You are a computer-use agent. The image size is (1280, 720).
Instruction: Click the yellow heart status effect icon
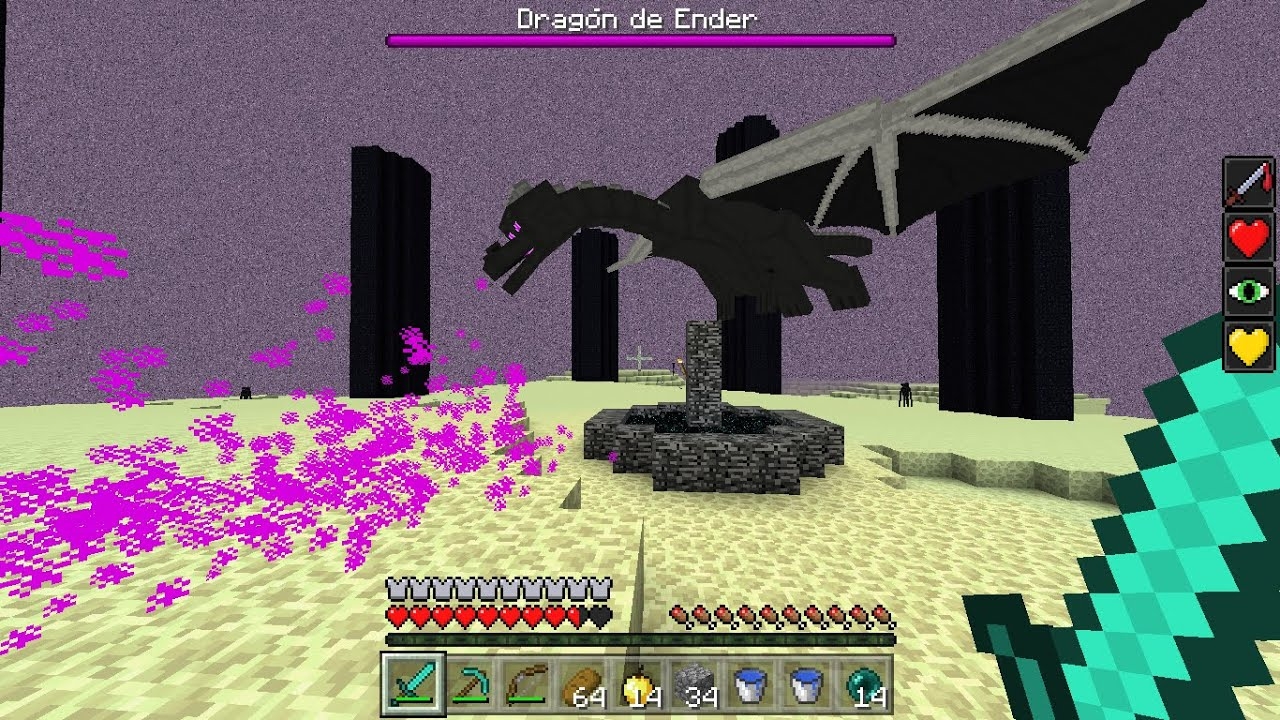pyautogui.click(x=1249, y=347)
